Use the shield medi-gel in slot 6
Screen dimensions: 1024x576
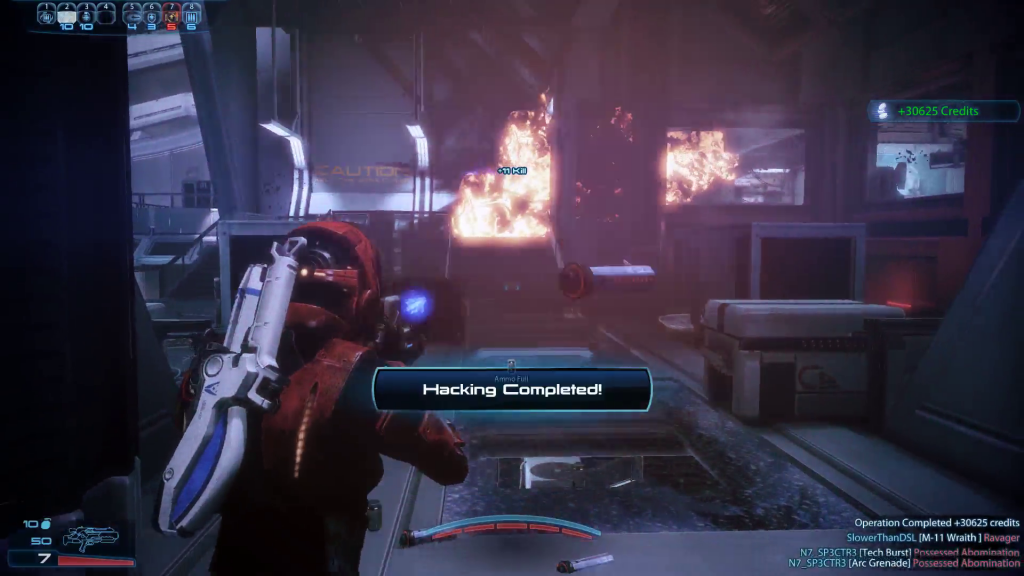(152, 15)
